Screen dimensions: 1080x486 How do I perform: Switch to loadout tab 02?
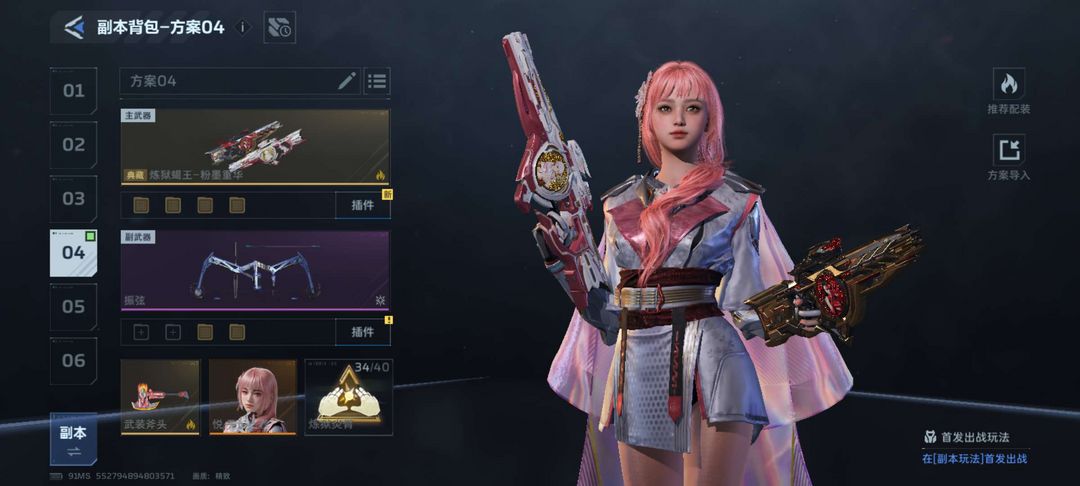[74, 145]
